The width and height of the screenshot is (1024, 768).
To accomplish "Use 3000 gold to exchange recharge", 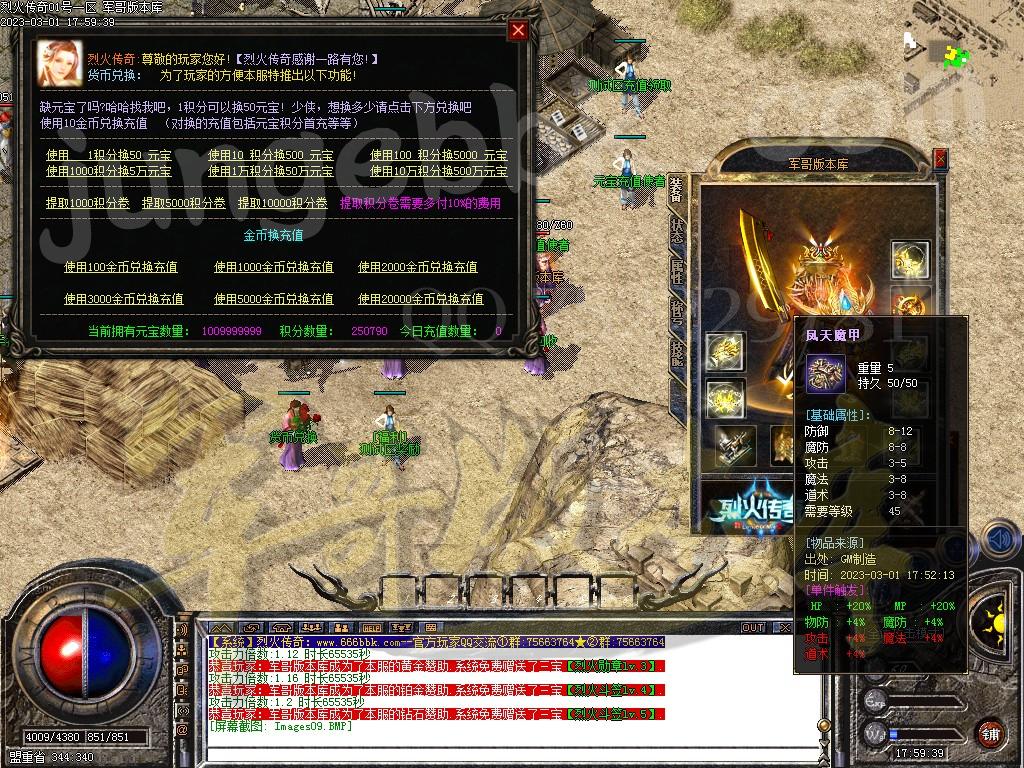I will (x=123, y=299).
